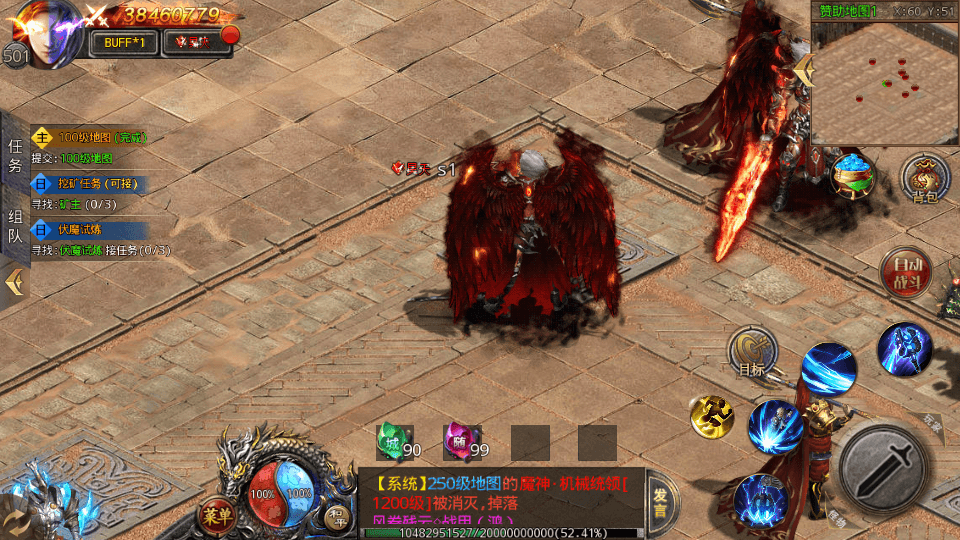Switch to the 组队 team tab
This screenshot has height=540, width=960.
[14, 226]
